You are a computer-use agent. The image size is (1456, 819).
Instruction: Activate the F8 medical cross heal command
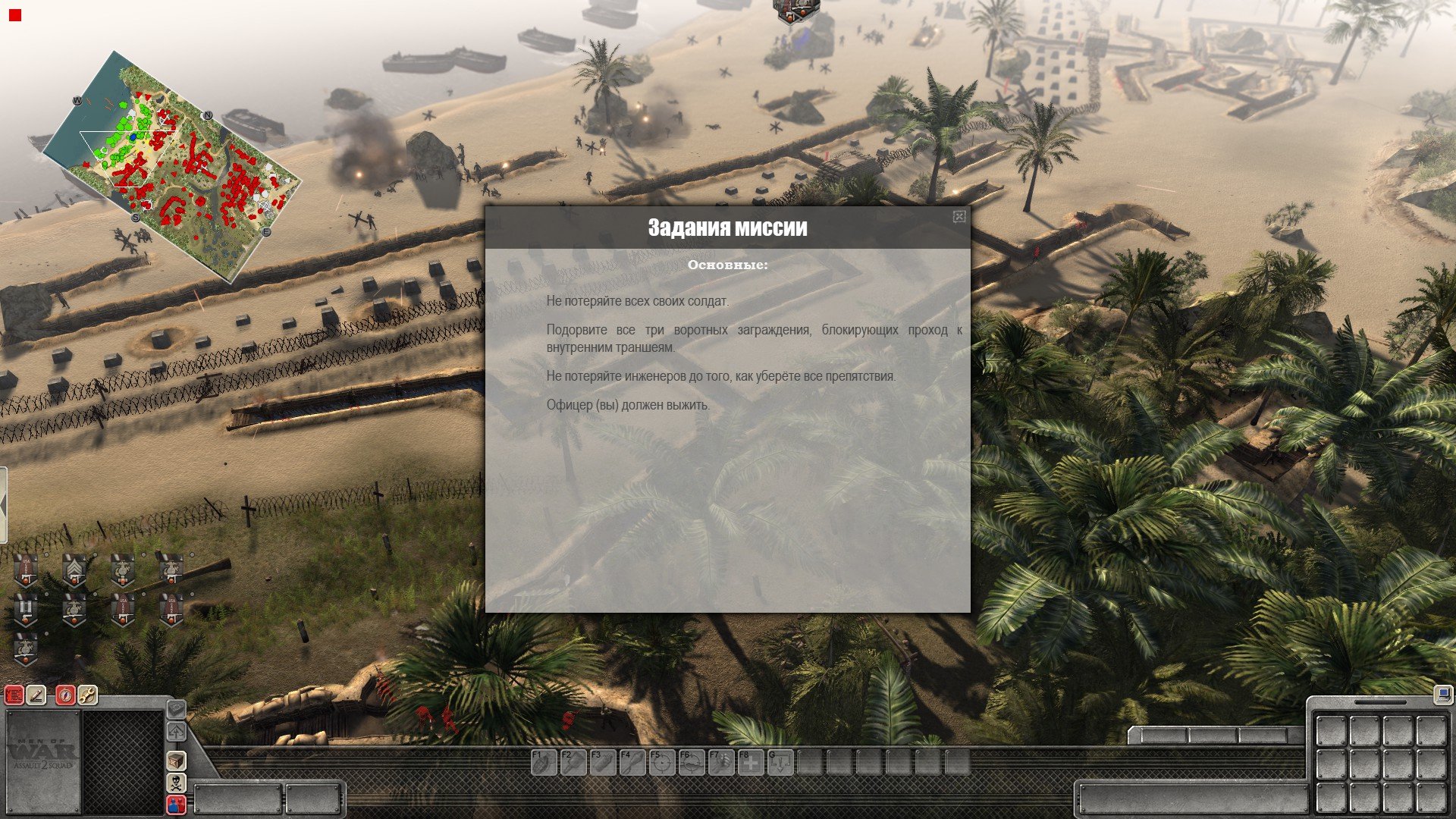[751, 762]
